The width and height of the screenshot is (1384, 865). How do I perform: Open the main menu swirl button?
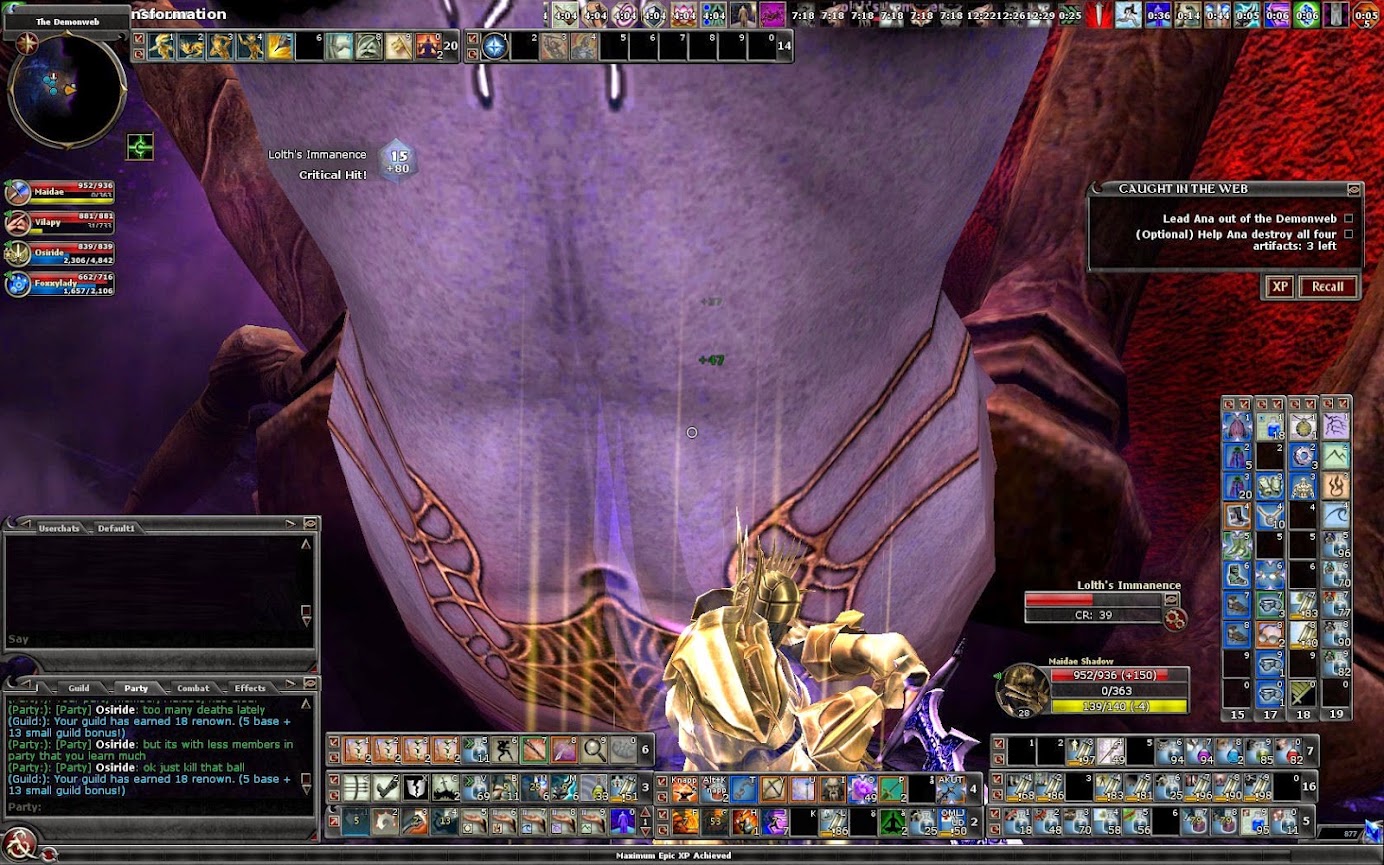pos(20,843)
